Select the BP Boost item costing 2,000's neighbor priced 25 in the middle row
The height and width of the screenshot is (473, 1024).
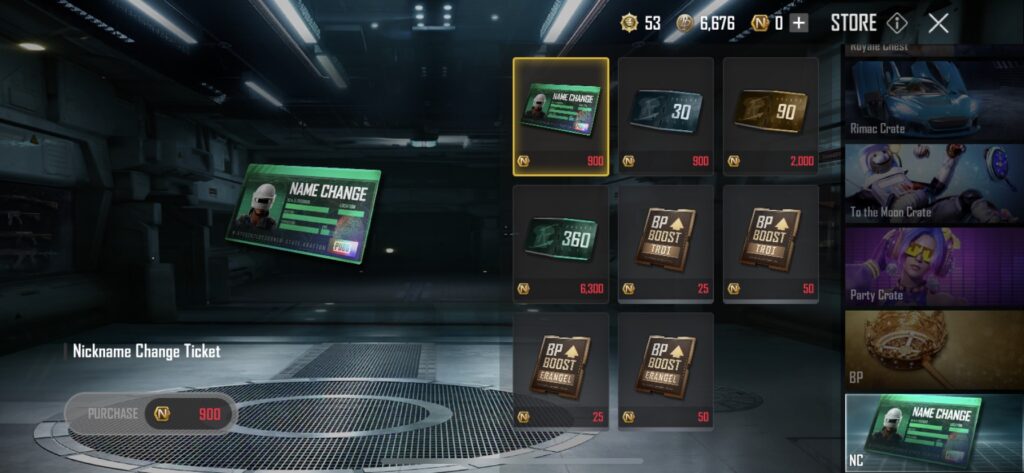click(x=665, y=243)
